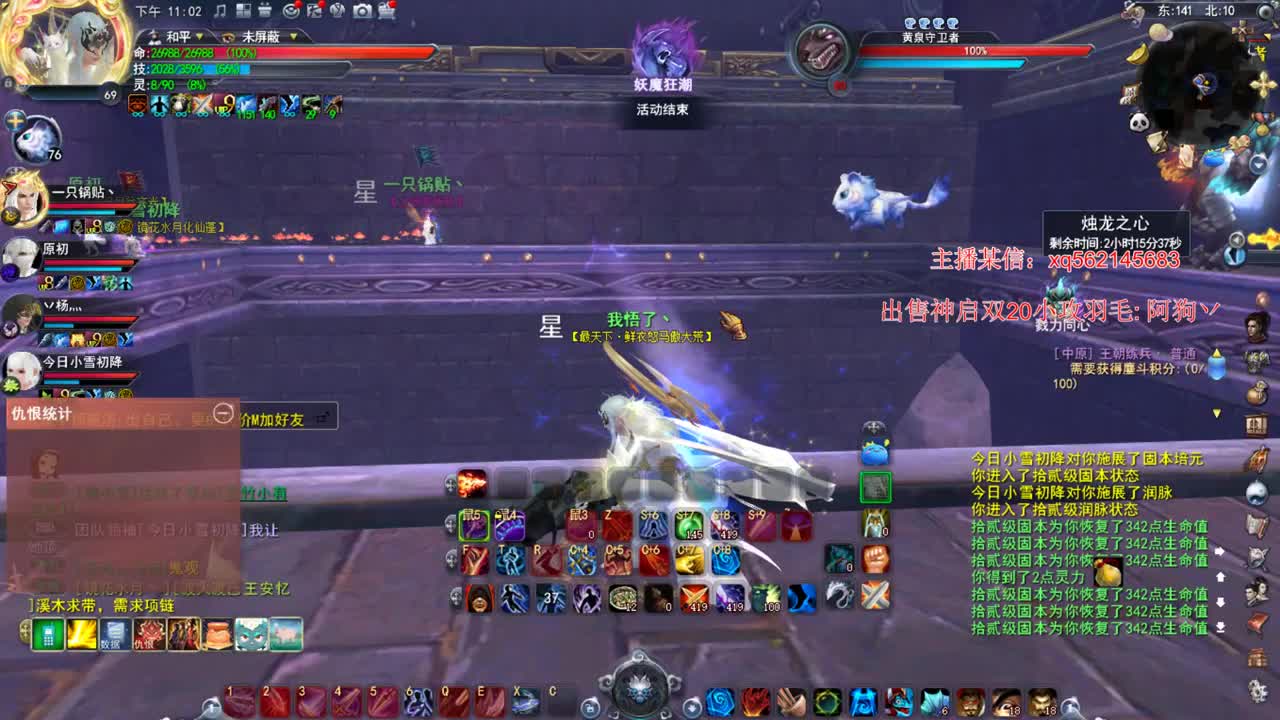Click the 数据 statistics icon below chat
This screenshot has width=1280, height=720.
pyautogui.click(x=114, y=632)
